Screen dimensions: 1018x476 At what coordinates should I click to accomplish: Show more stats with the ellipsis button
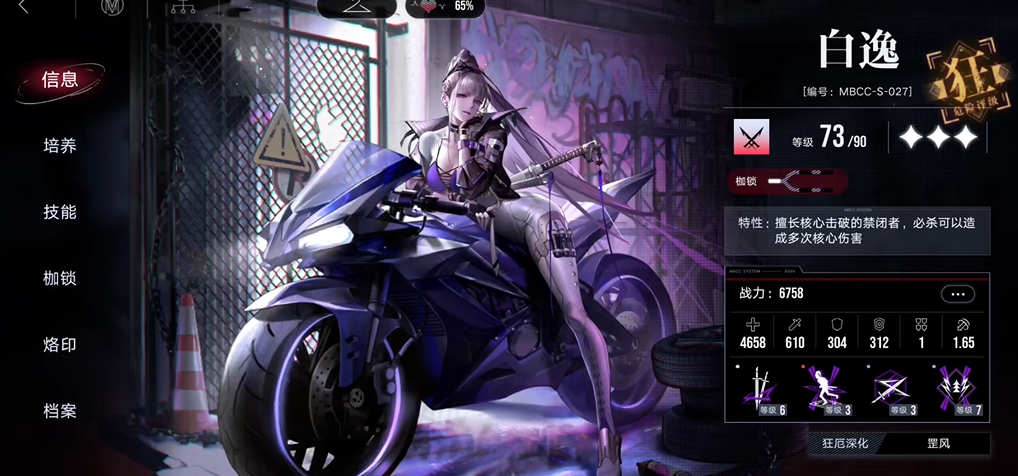point(957,294)
